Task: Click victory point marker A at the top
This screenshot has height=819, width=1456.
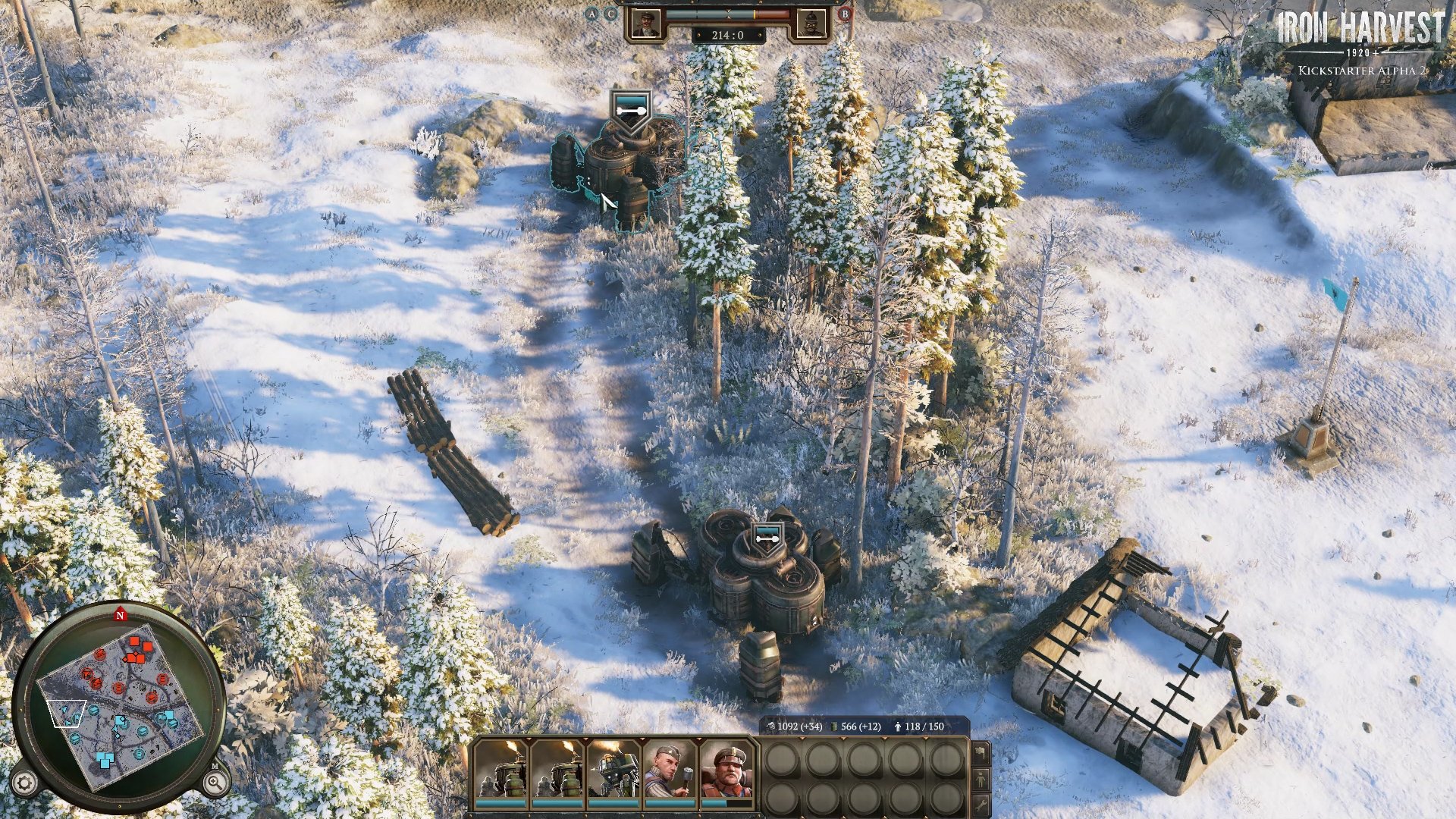Action: 591,14
